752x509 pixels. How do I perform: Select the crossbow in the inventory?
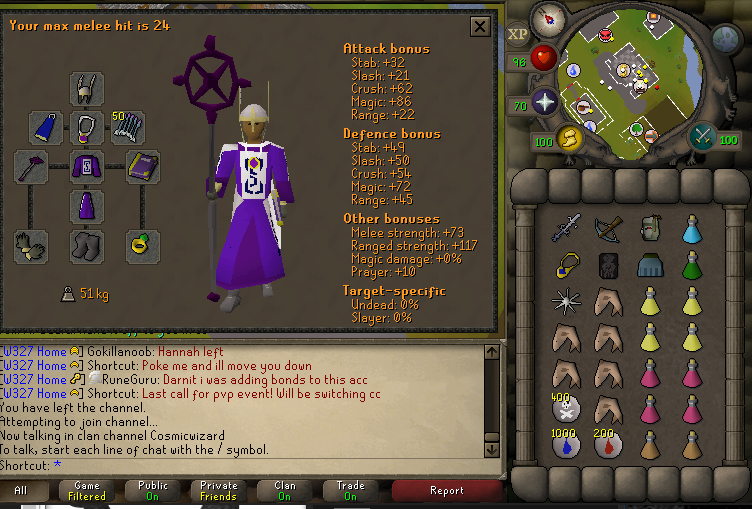pyautogui.click(x=607, y=231)
